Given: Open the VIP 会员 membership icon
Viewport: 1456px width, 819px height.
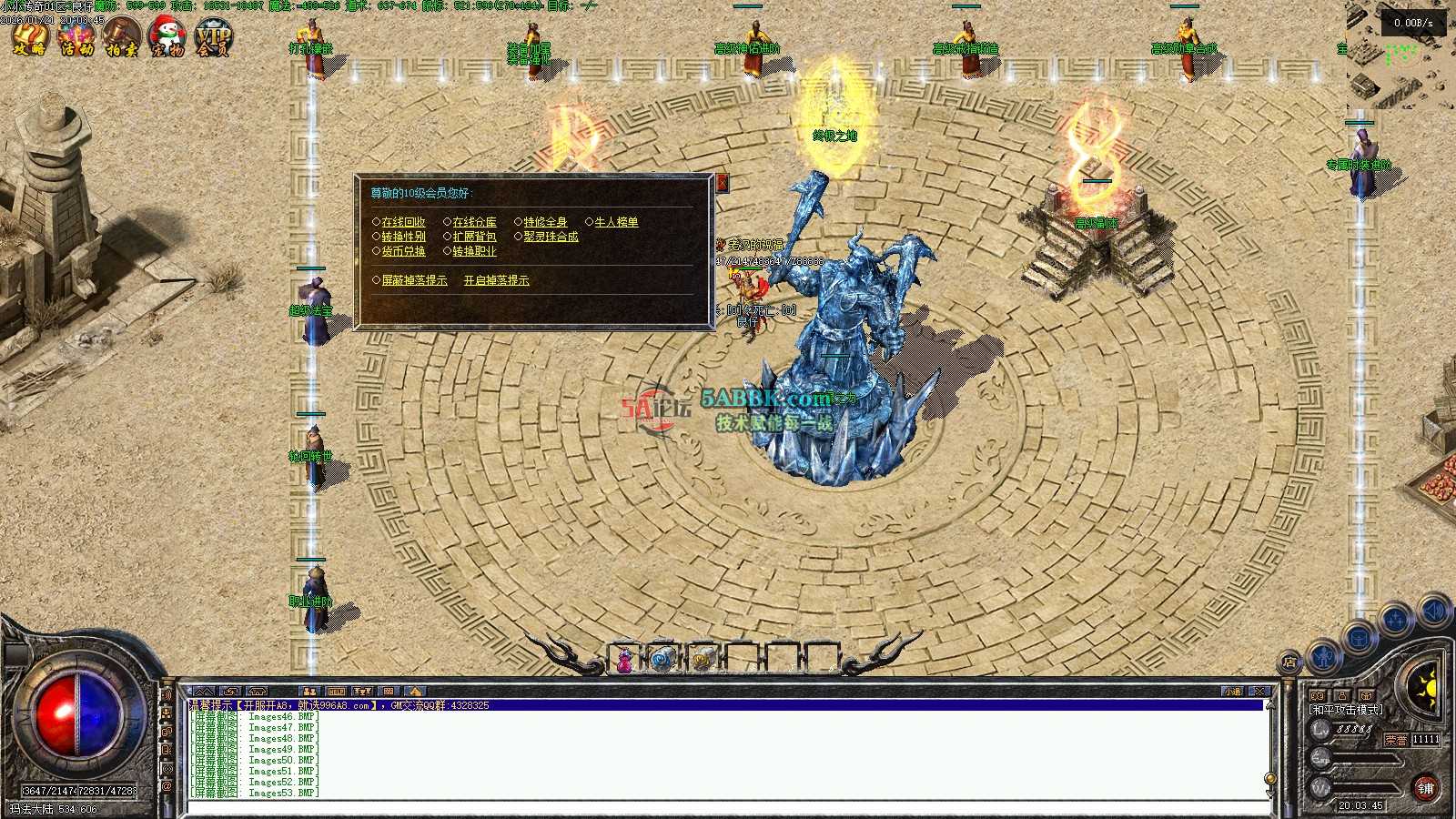Looking at the screenshot, I should tap(215, 38).
